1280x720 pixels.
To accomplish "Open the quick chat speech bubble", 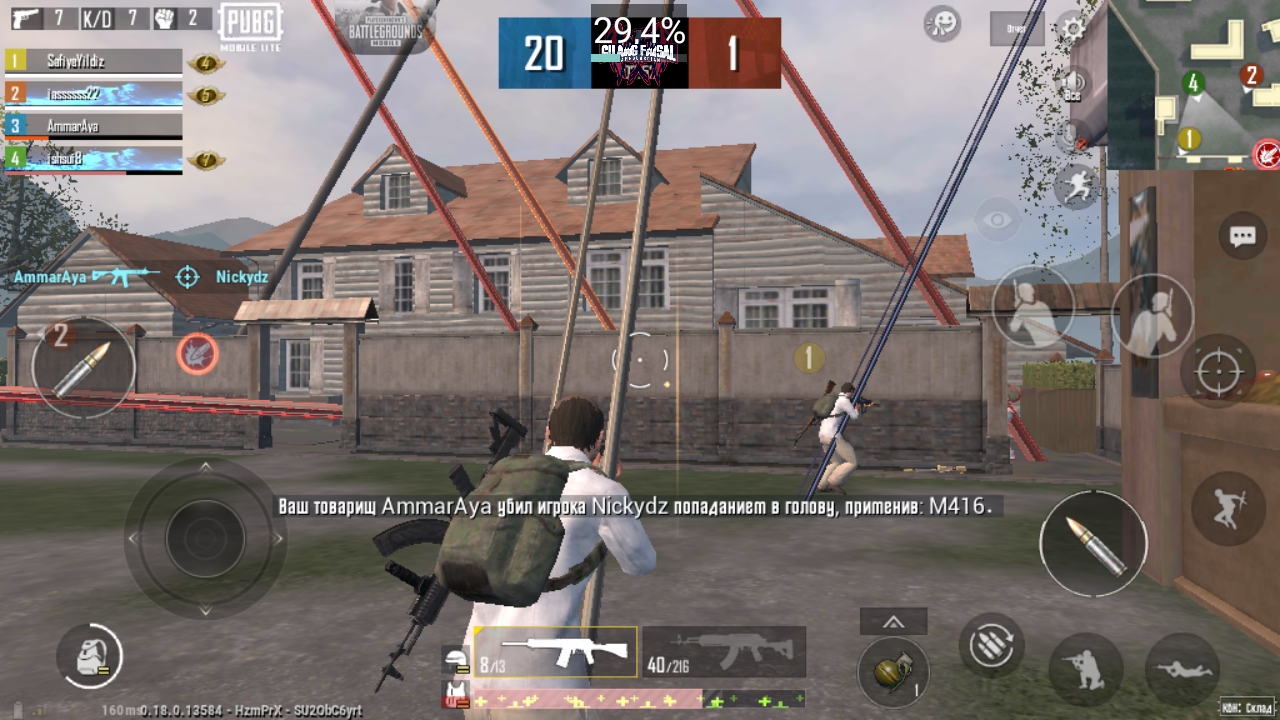I will [1242, 236].
